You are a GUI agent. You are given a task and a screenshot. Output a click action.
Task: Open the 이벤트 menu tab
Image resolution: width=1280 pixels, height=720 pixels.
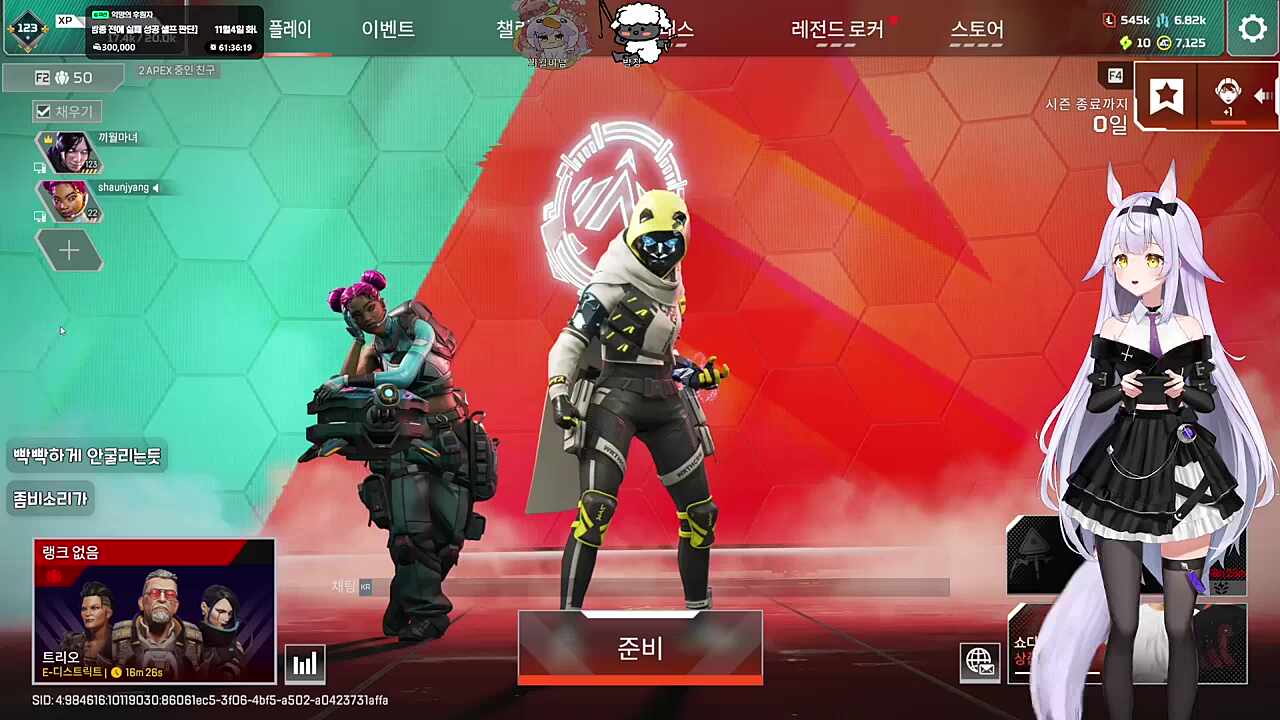pos(387,30)
